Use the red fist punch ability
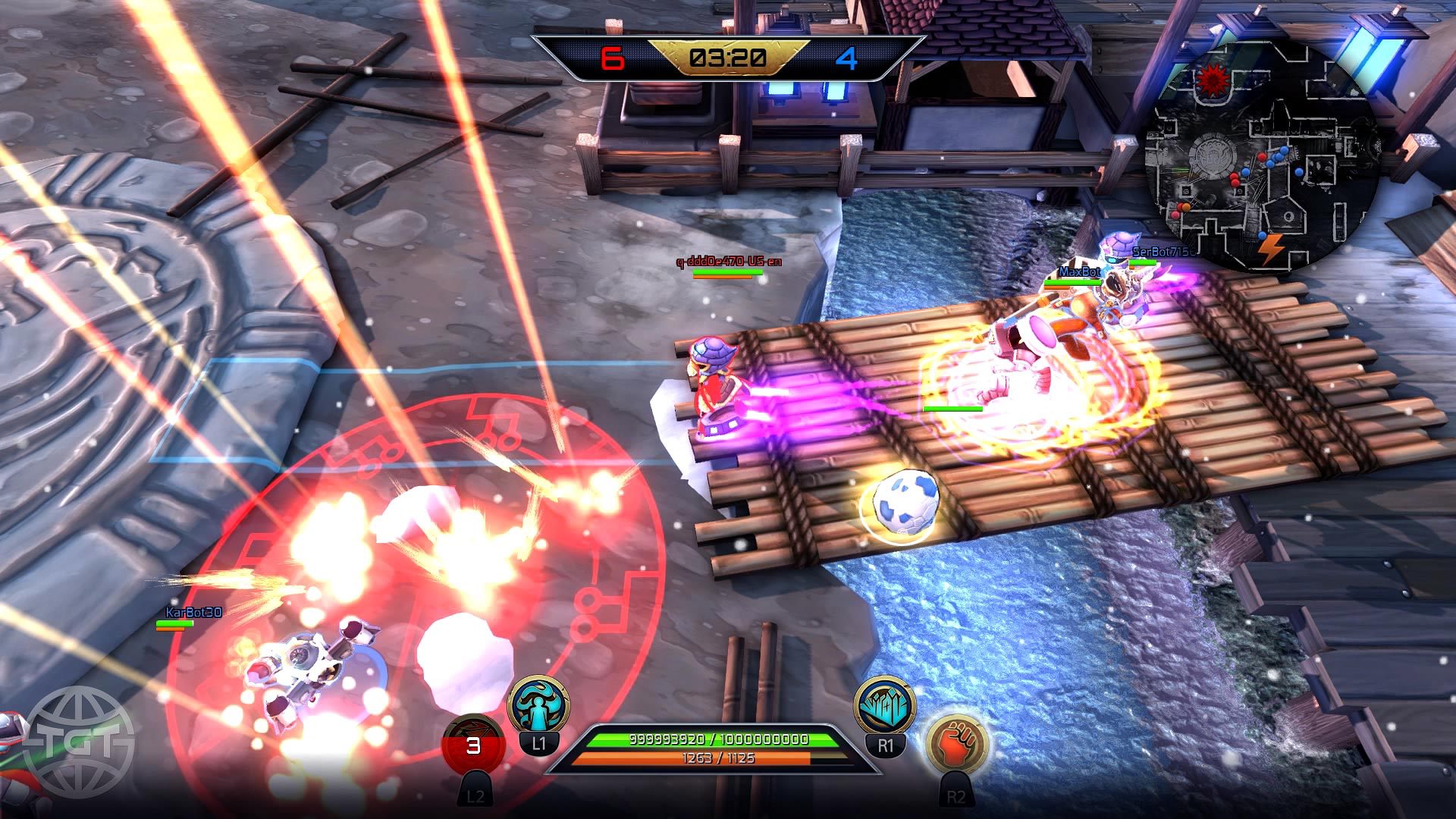 [957, 747]
